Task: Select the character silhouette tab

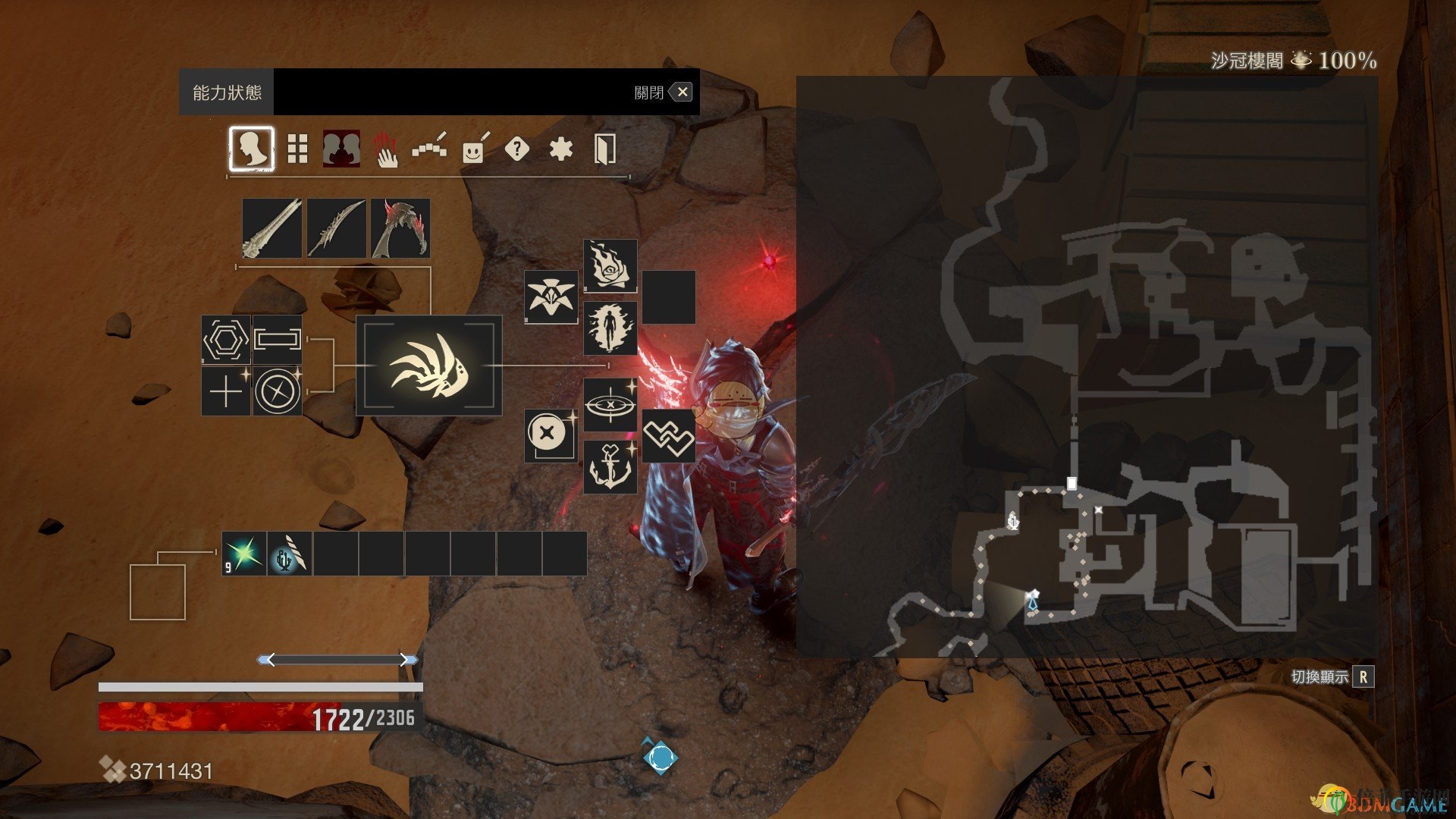Action: [x=252, y=149]
